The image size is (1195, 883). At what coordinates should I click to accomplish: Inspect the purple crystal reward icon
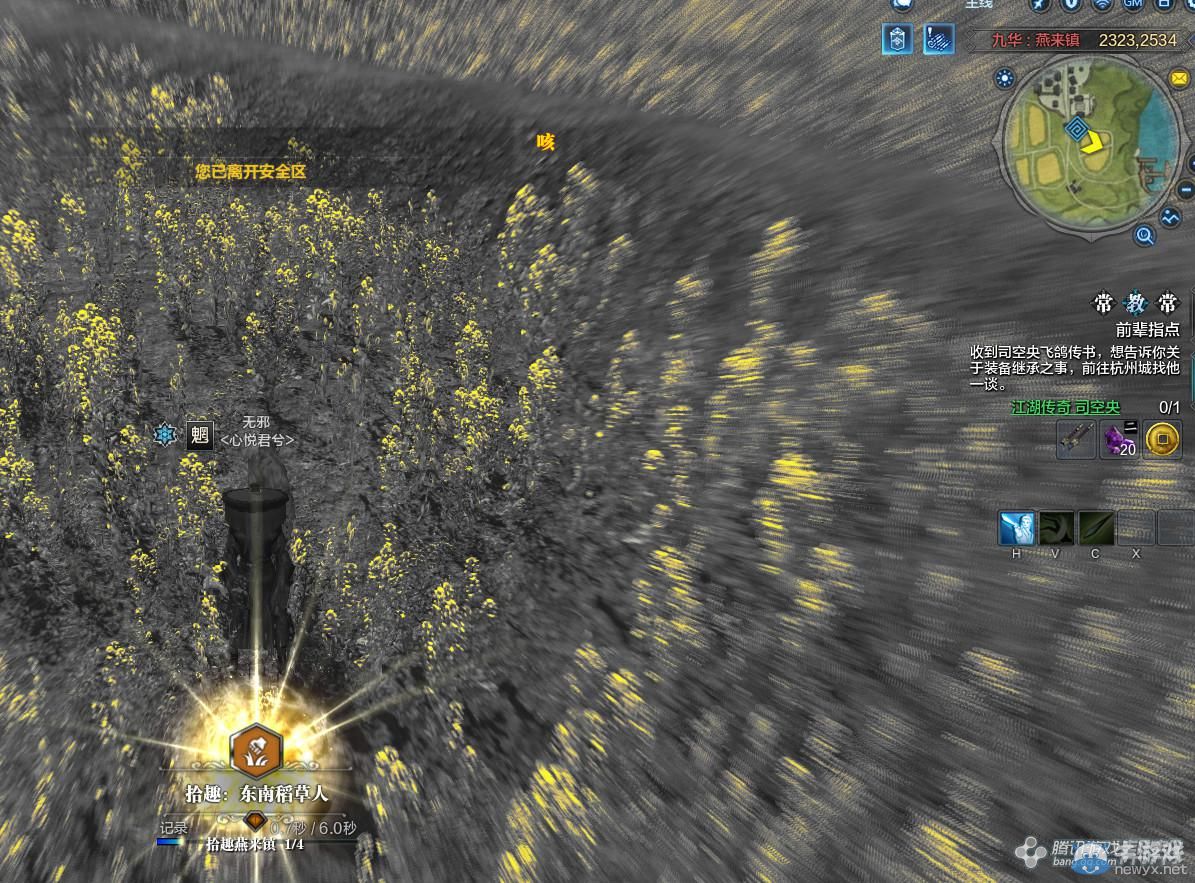(1119, 440)
